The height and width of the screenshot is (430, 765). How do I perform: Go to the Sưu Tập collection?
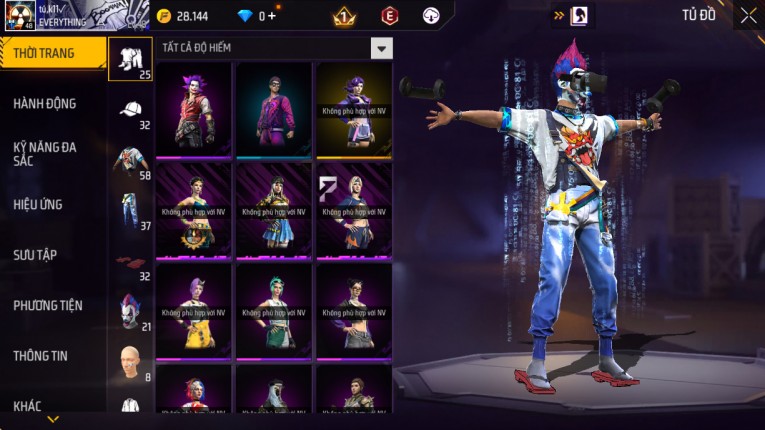[36, 255]
